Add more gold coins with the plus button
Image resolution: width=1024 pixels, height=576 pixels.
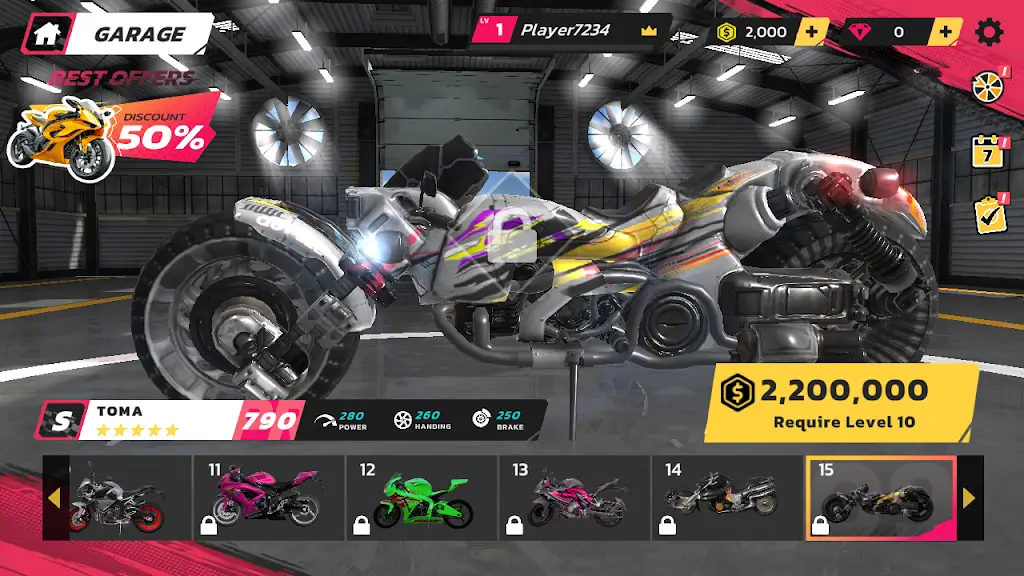(811, 32)
